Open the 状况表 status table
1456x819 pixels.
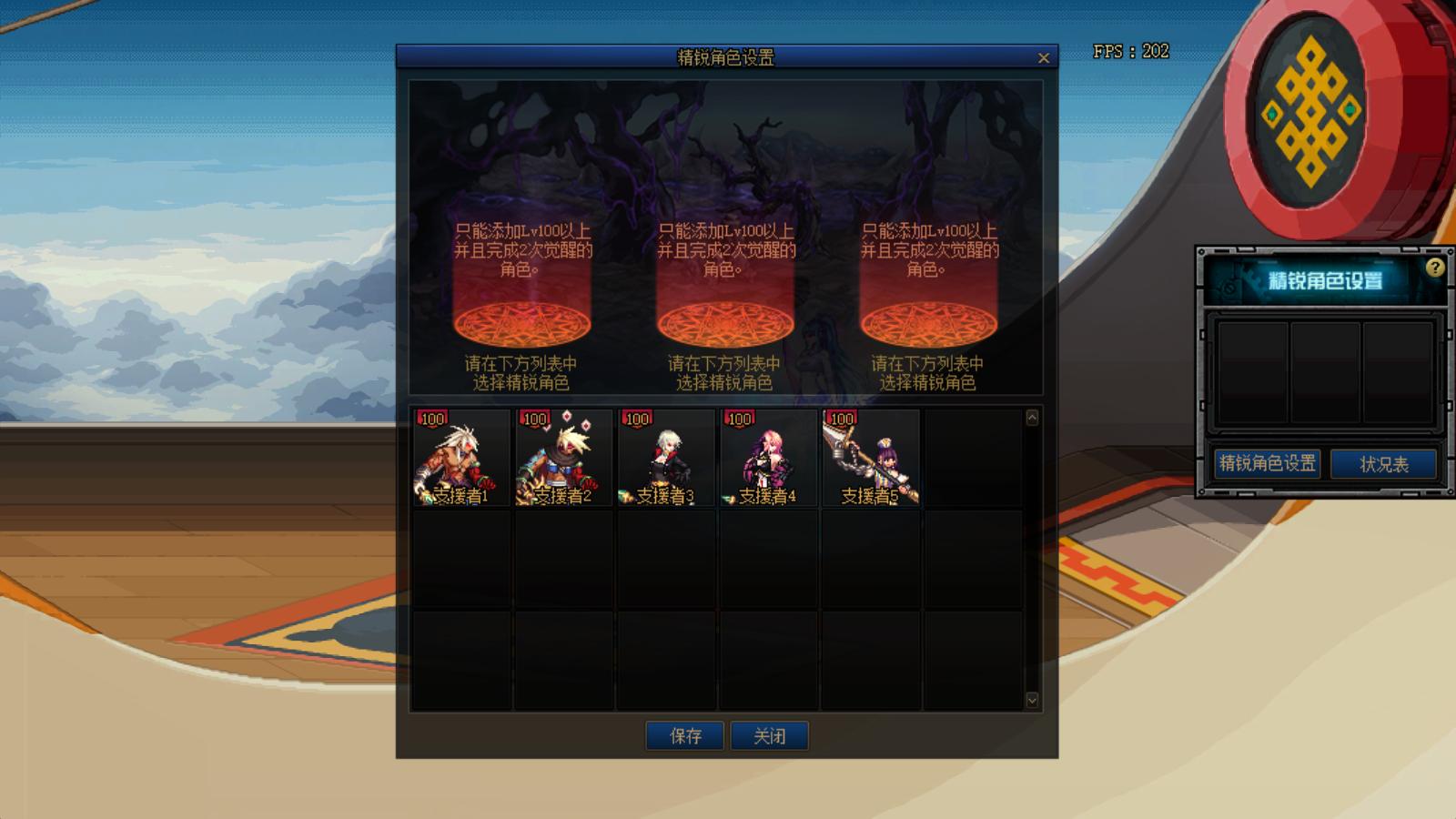pos(1383,464)
